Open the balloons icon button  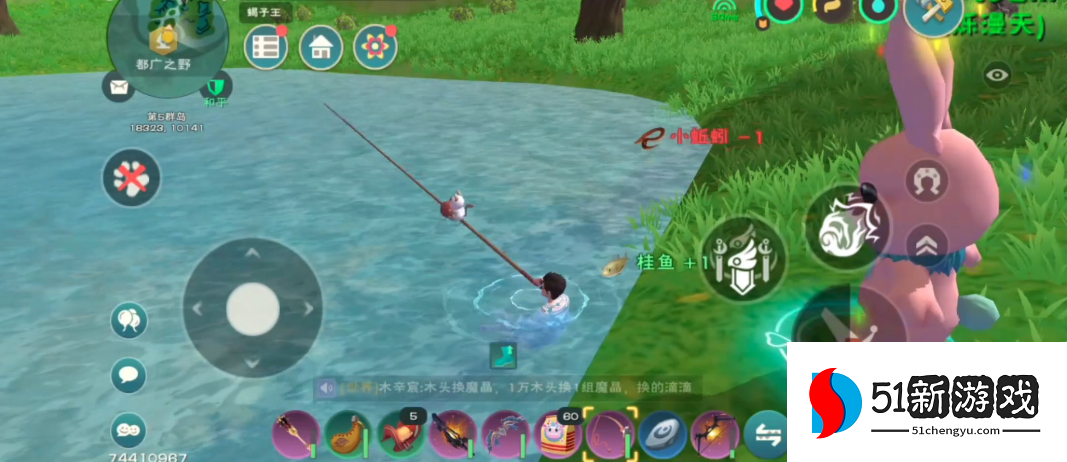click(x=129, y=320)
